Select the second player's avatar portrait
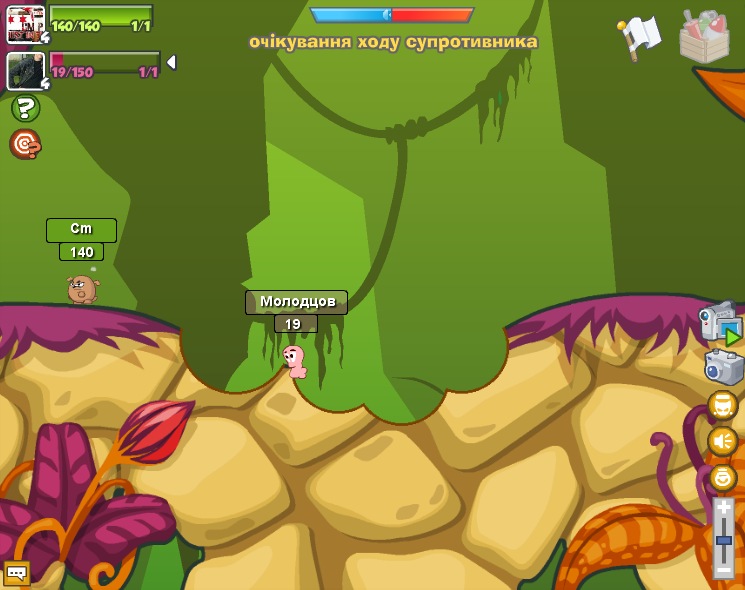 point(25,70)
